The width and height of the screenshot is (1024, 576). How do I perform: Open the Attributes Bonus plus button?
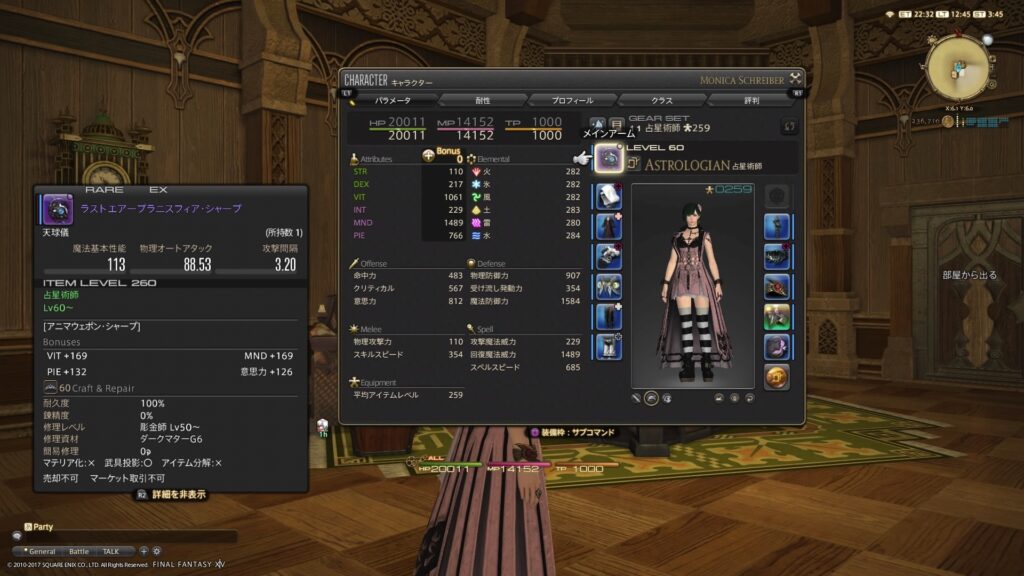pos(429,156)
